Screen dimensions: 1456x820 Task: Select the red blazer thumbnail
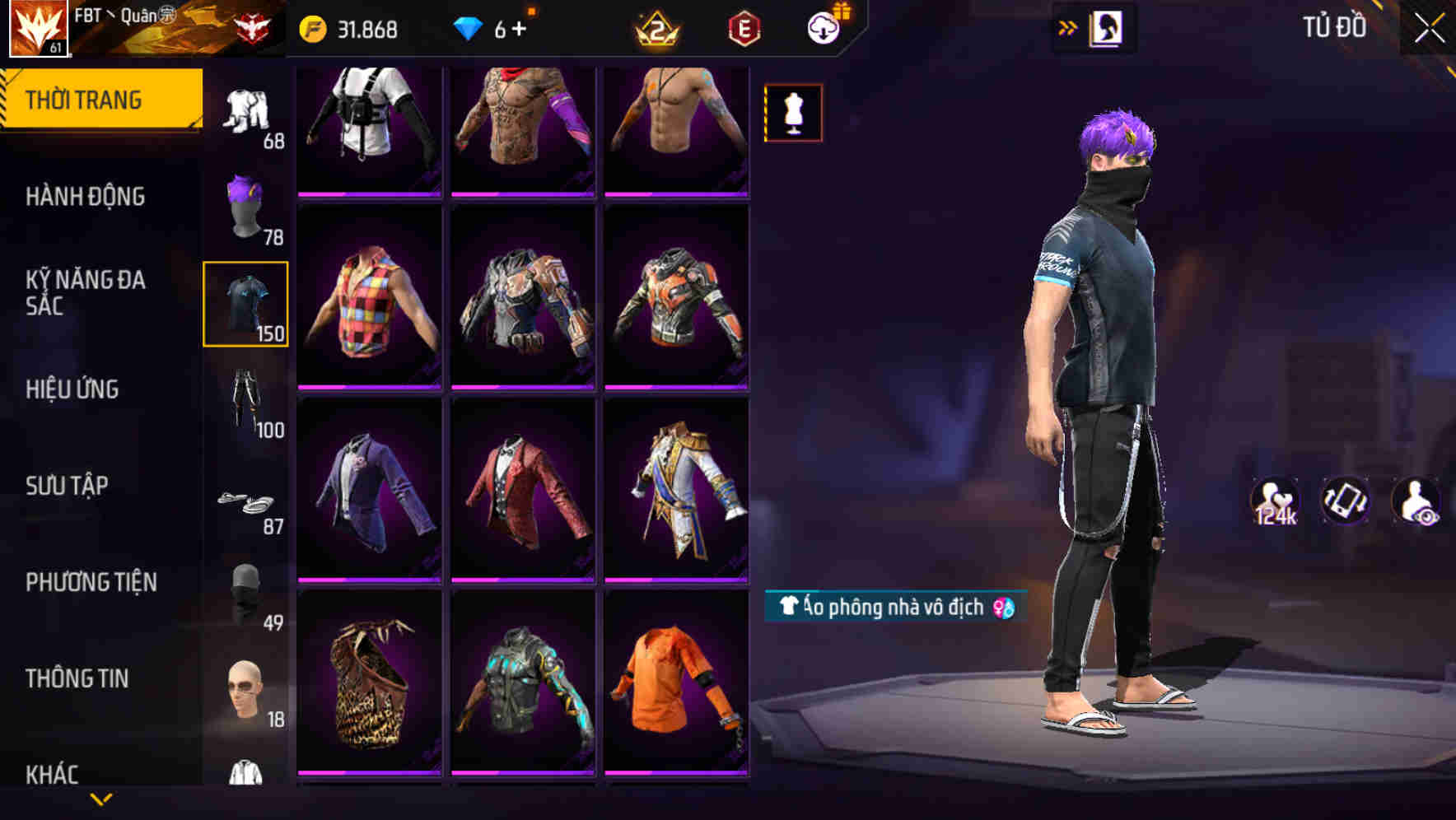pyautogui.click(x=524, y=492)
